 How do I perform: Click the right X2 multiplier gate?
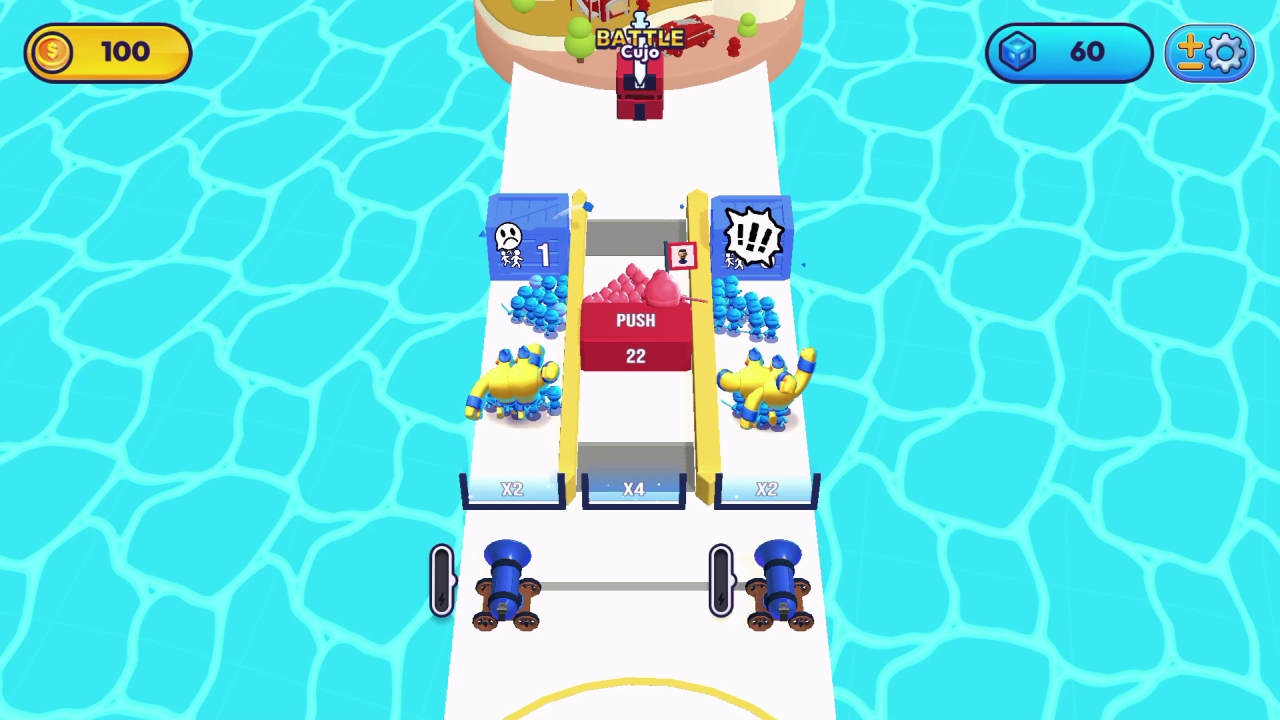[x=766, y=489]
